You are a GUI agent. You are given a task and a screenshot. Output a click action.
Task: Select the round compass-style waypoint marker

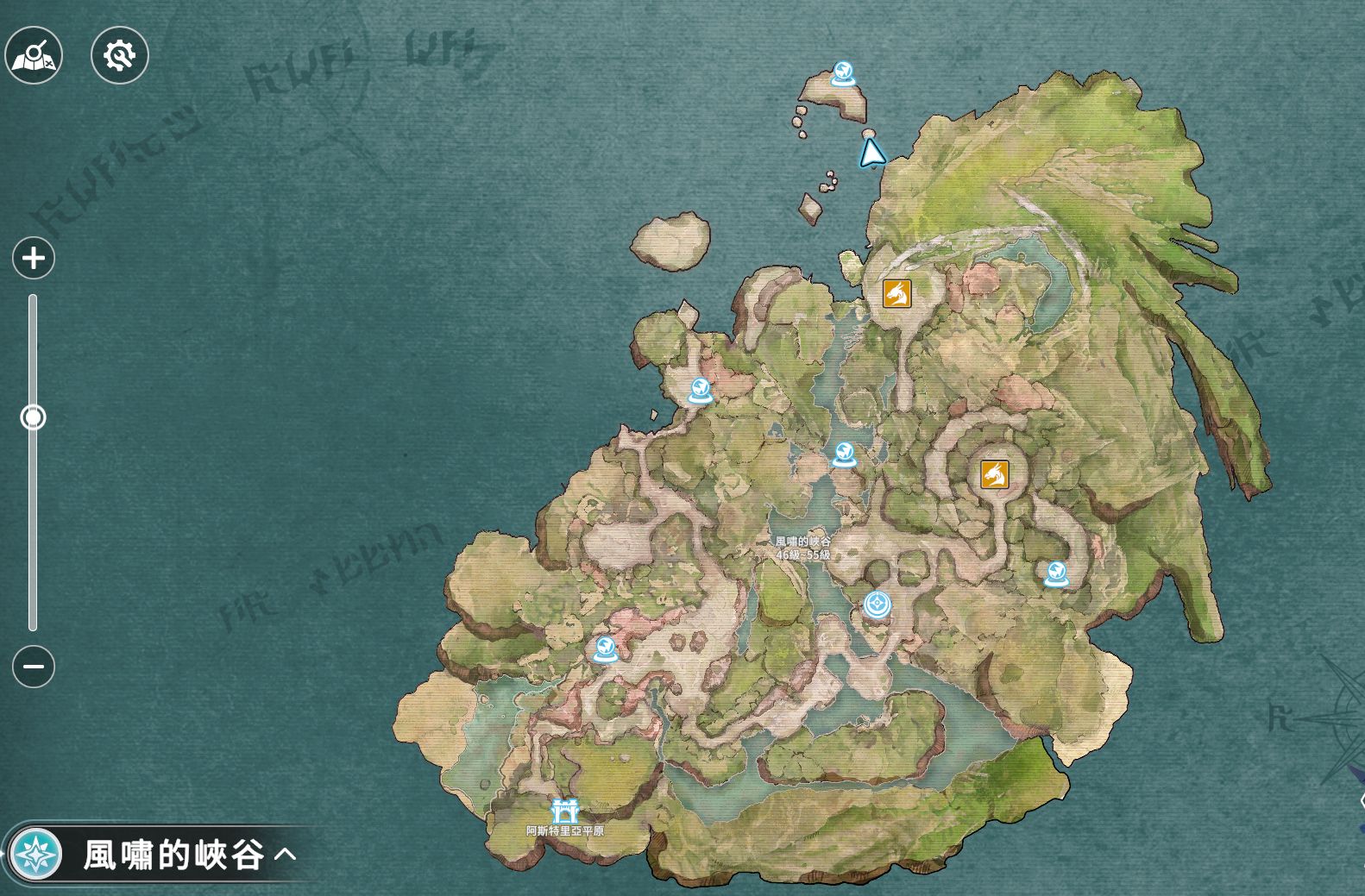878,605
